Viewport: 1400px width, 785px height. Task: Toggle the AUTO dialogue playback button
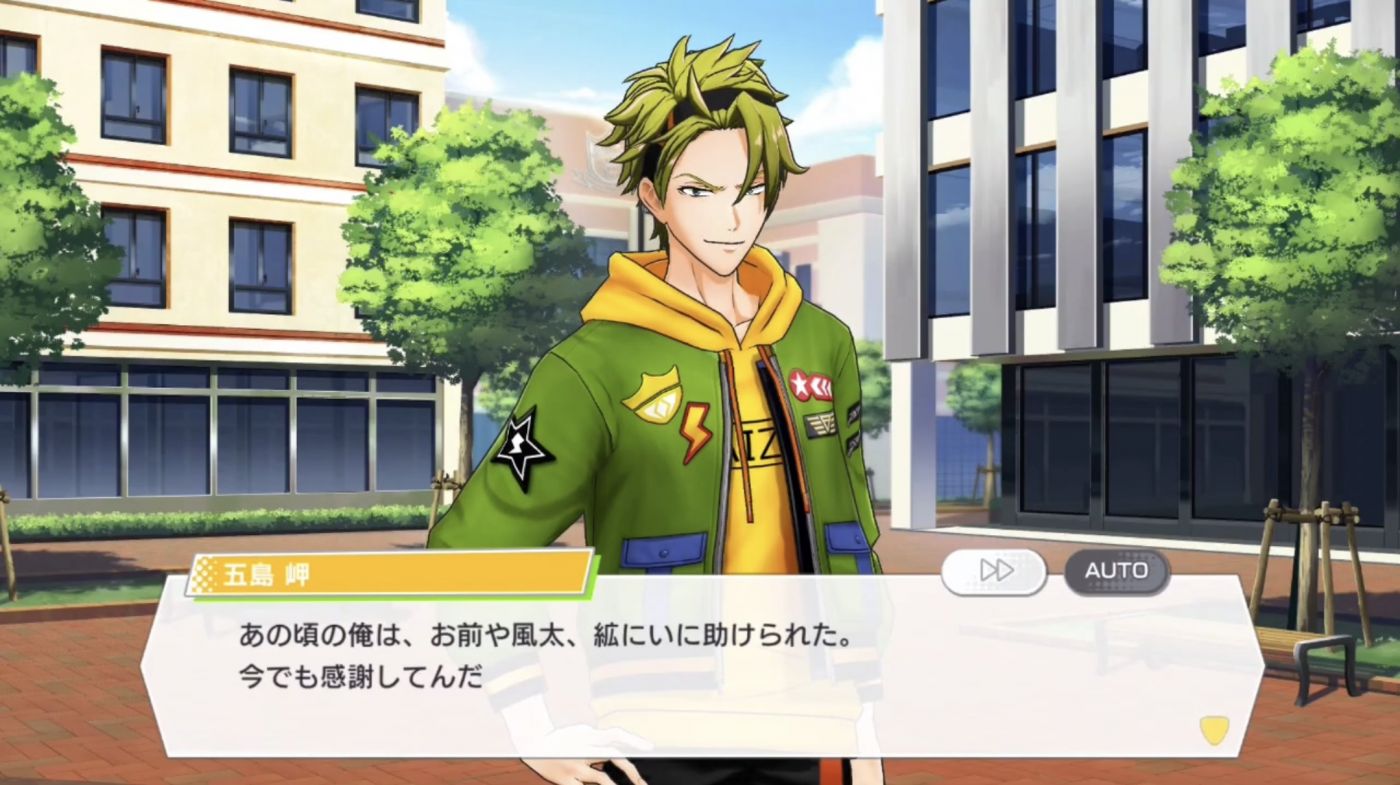(x=1116, y=571)
